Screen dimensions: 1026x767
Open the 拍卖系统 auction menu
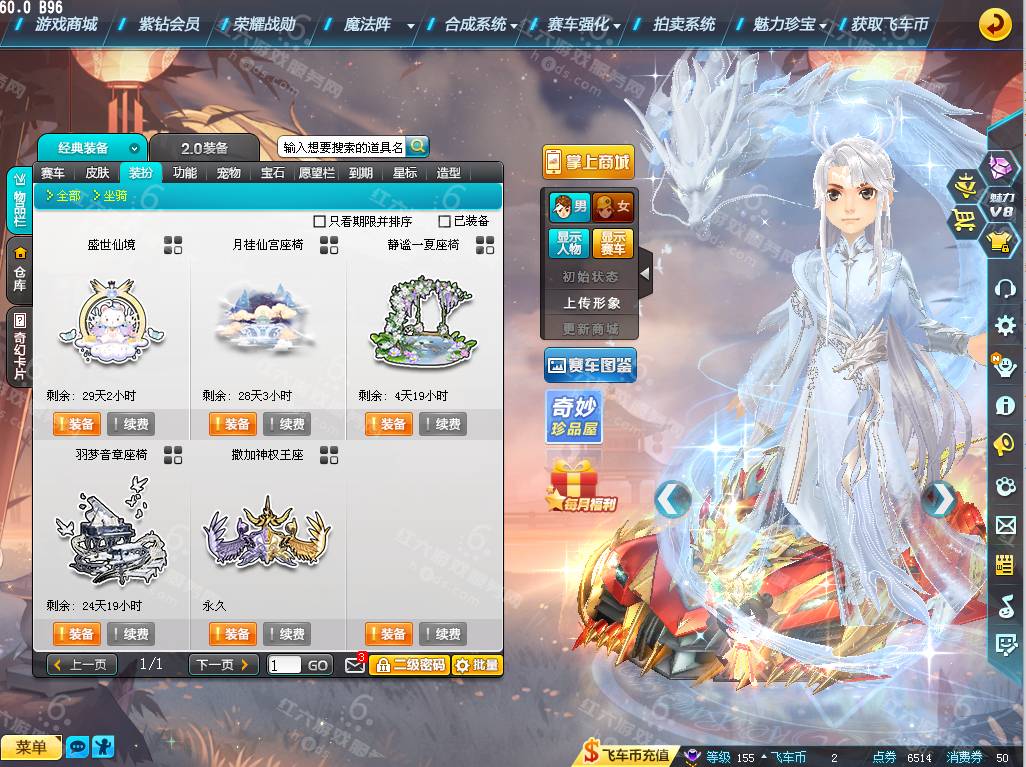click(684, 24)
